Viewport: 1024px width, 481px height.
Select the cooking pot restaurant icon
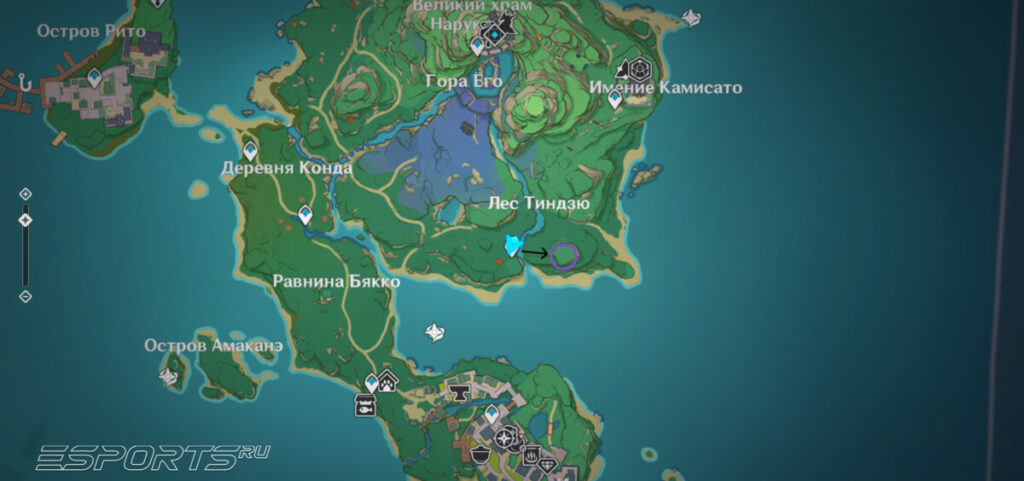point(482,454)
